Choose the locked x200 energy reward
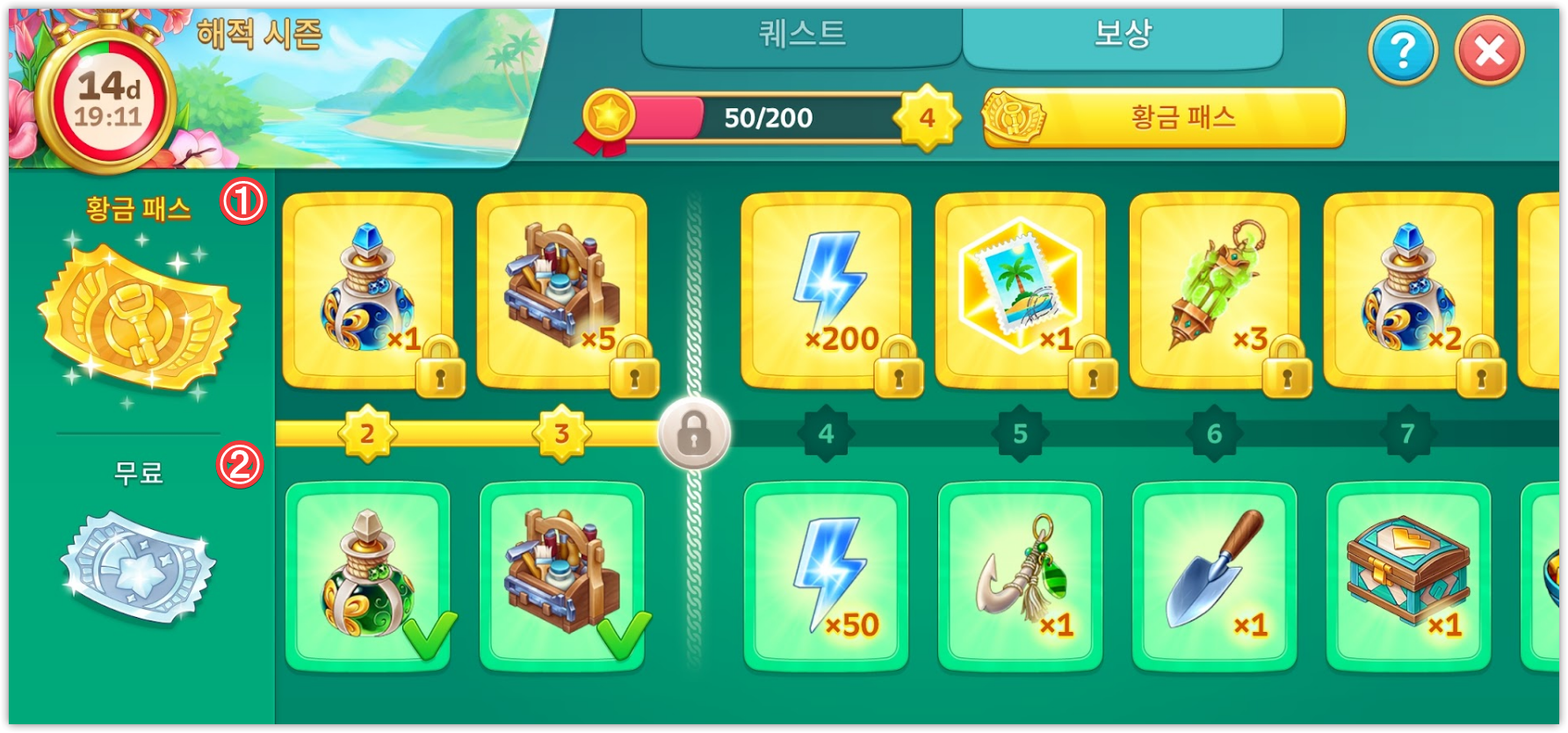Screen dimensions: 1568x733 click(826, 291)
